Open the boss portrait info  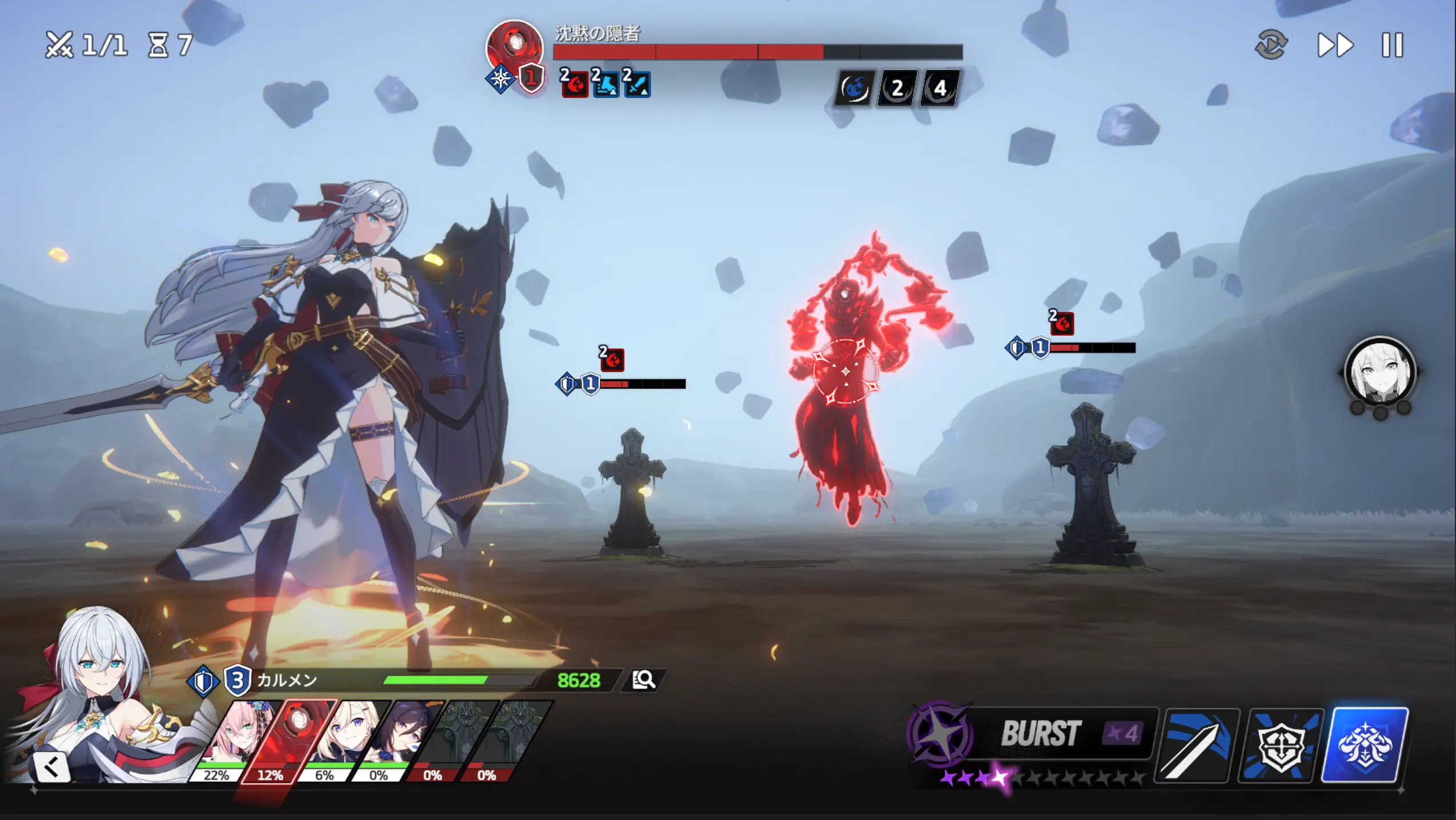[514, 47]
